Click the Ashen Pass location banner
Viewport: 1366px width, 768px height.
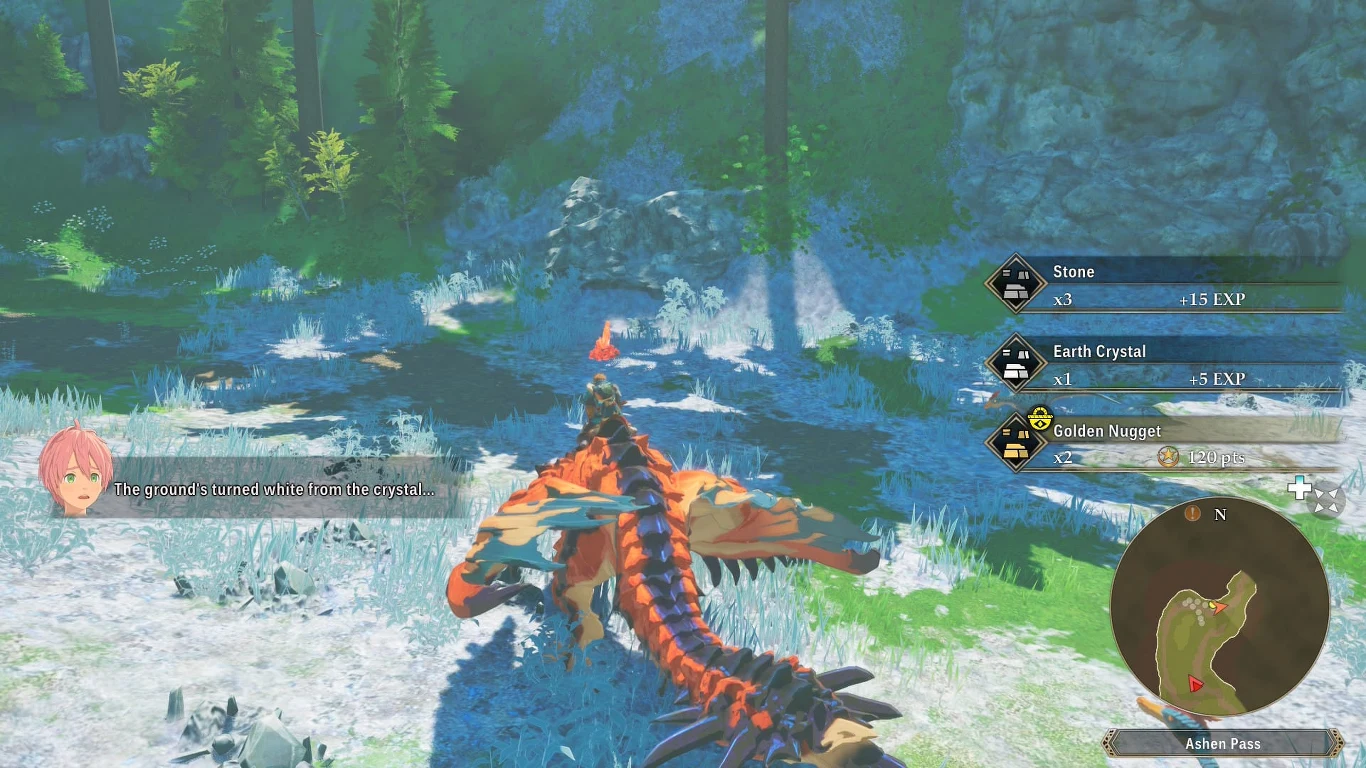1222,743
